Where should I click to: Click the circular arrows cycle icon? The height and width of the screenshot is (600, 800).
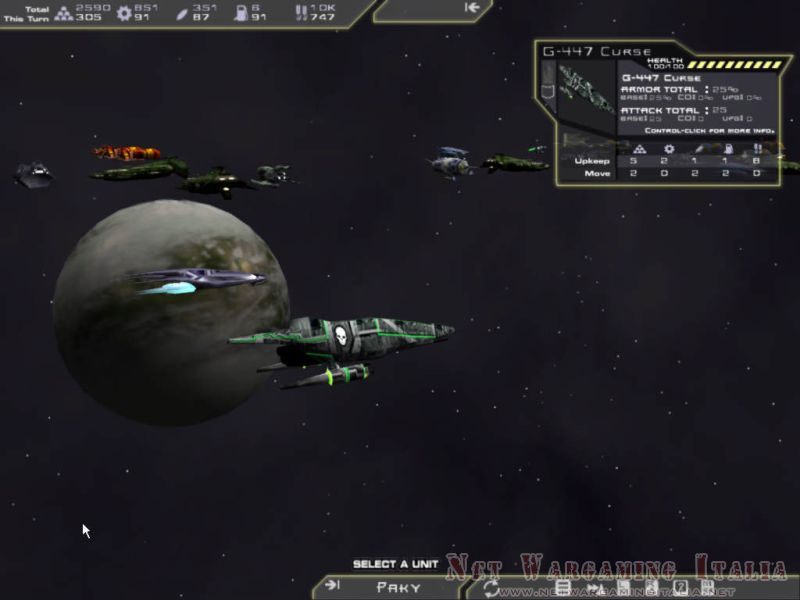coord(492,588)
